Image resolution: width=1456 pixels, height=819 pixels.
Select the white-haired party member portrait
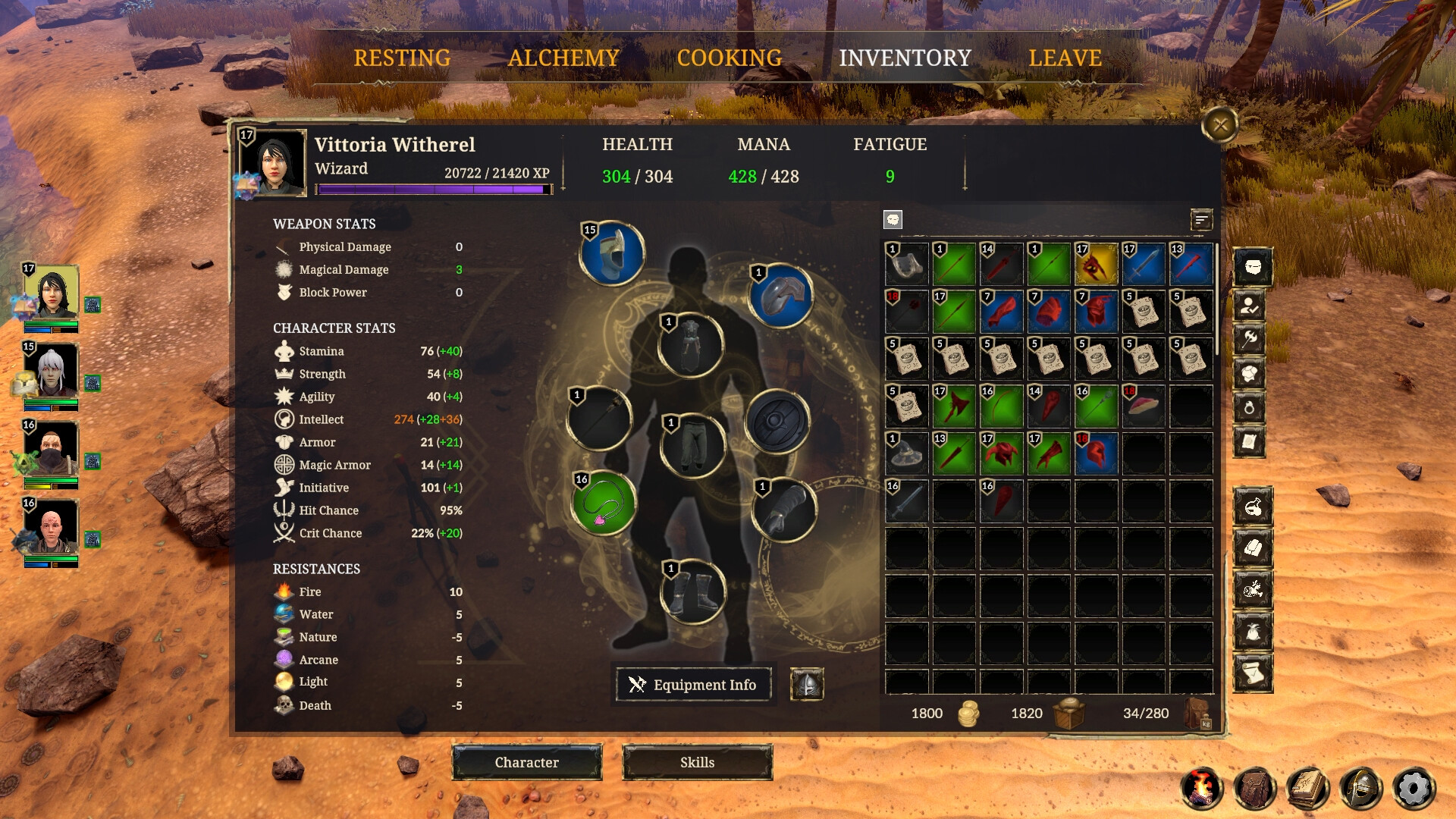(51, 372)
